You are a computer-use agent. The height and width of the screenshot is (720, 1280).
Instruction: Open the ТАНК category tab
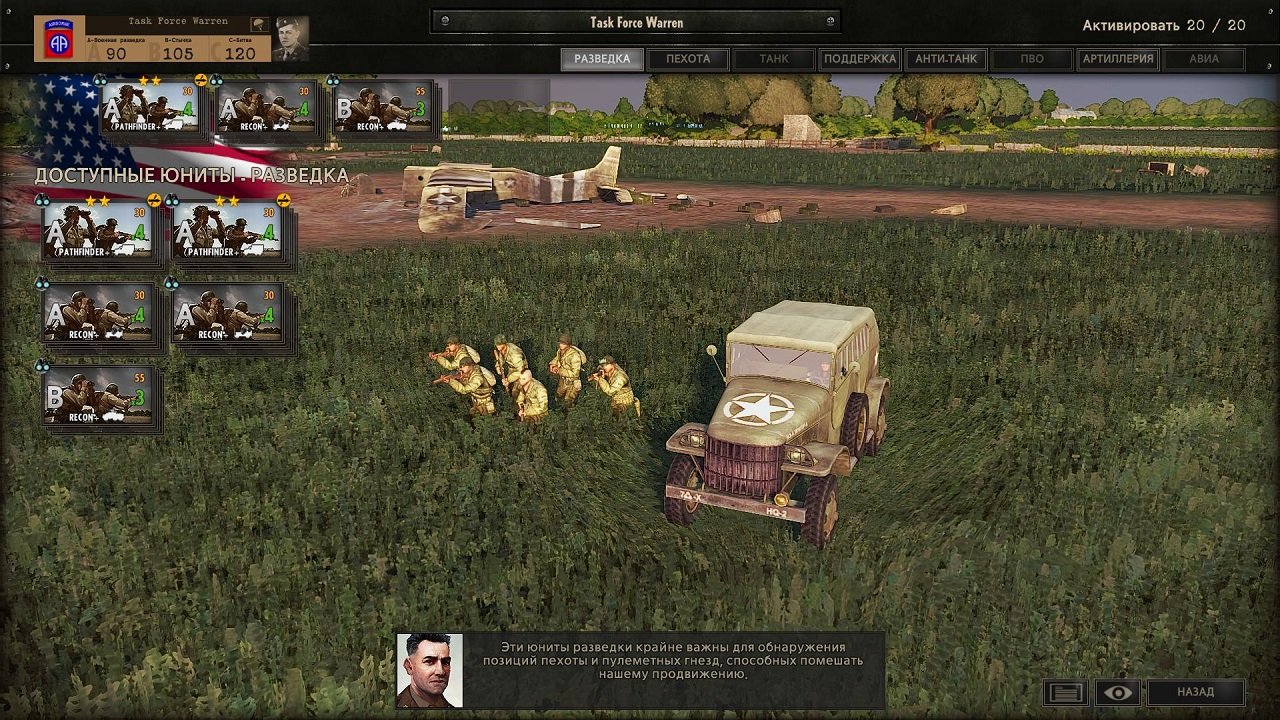point(774,59)
